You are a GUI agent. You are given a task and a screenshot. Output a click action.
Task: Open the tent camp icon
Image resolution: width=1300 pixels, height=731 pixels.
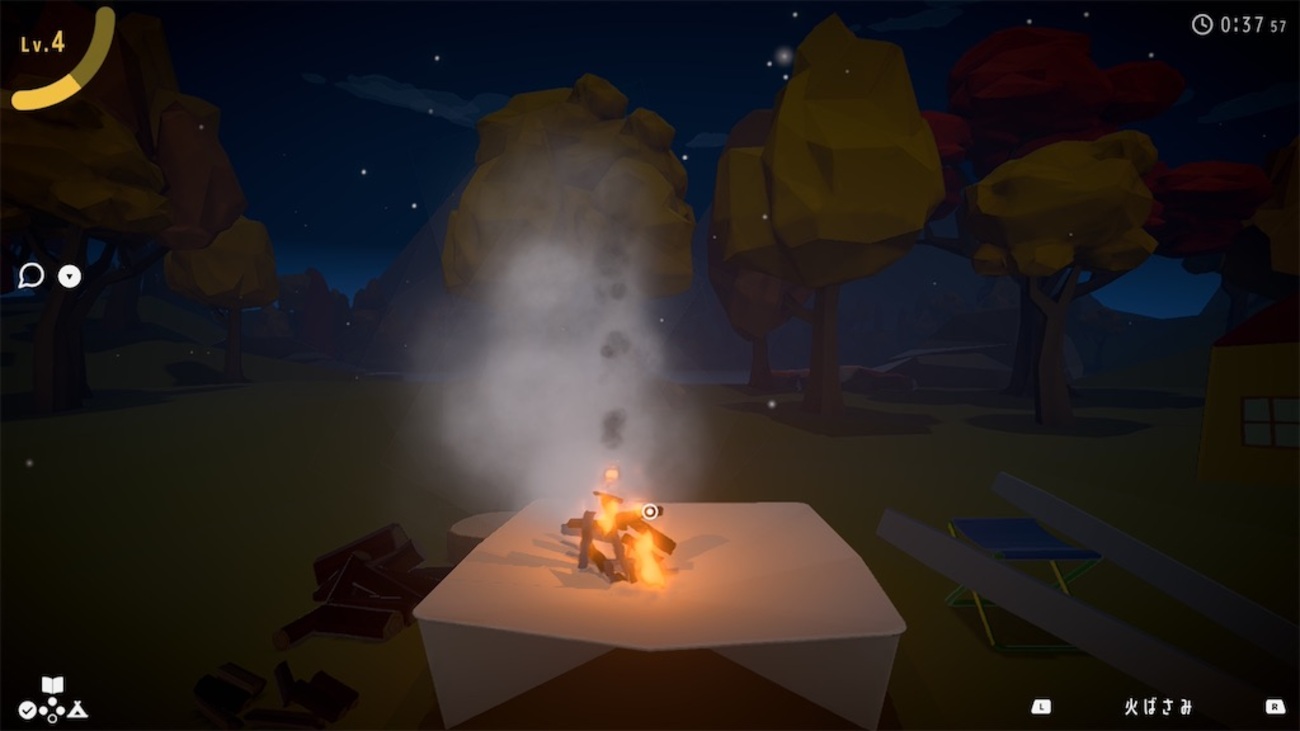[x=78, y=710]
